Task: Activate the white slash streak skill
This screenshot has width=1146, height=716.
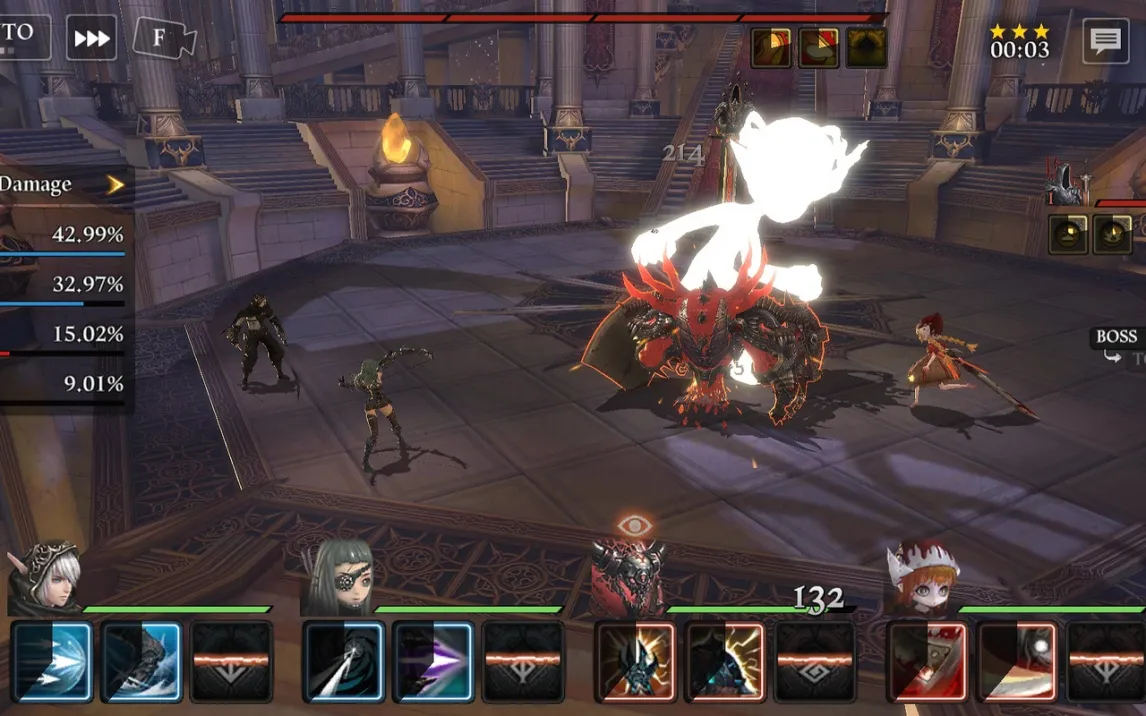Action: 343,661
